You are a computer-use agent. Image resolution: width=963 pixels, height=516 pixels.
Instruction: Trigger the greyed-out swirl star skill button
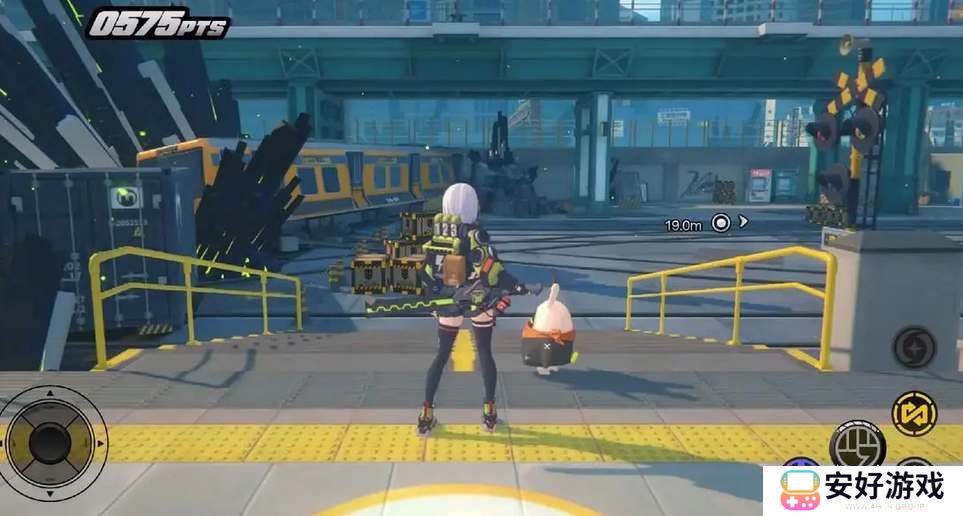(x=913, y=347)
